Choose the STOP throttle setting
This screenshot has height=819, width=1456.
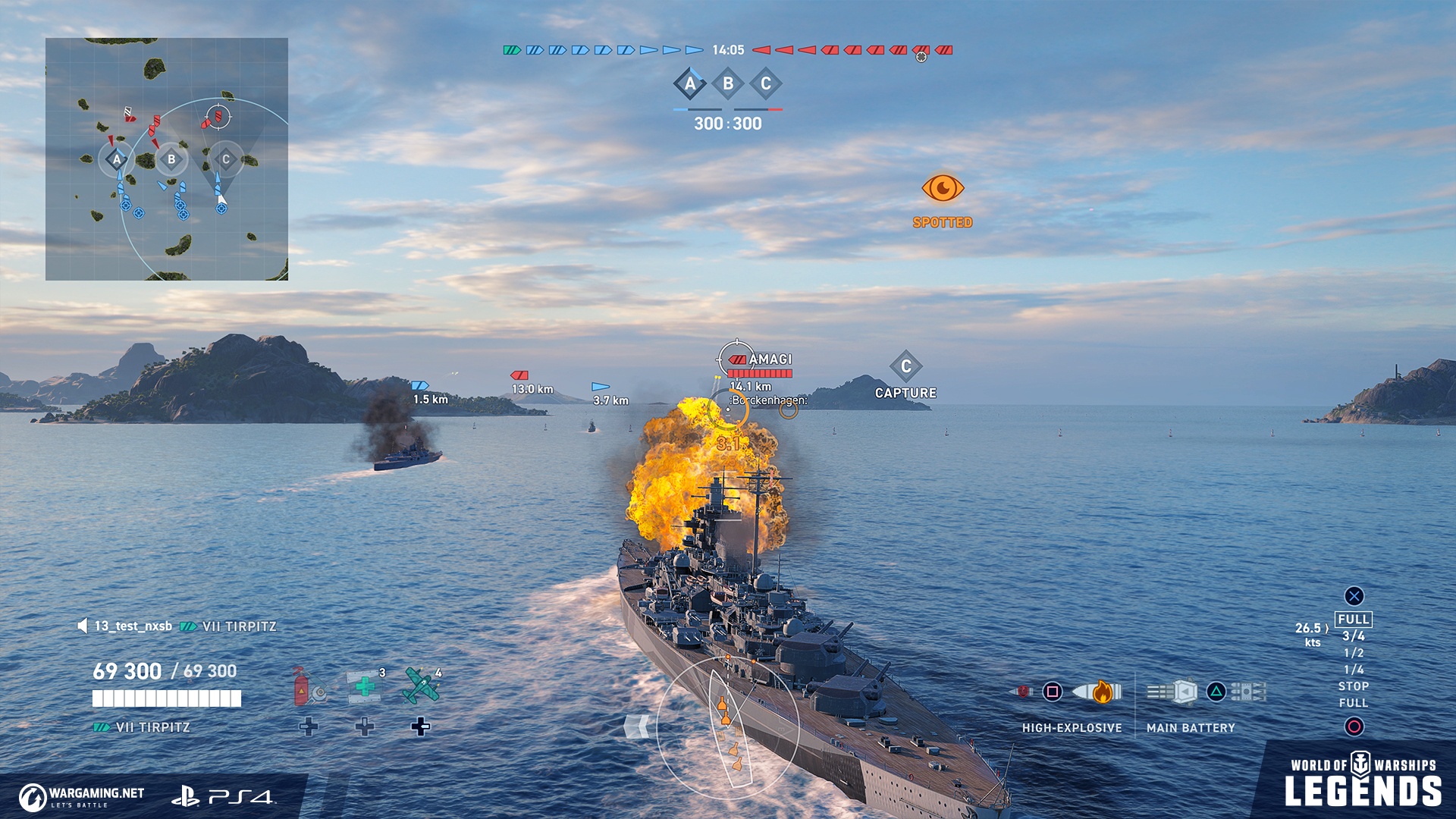coord(1354,686)
